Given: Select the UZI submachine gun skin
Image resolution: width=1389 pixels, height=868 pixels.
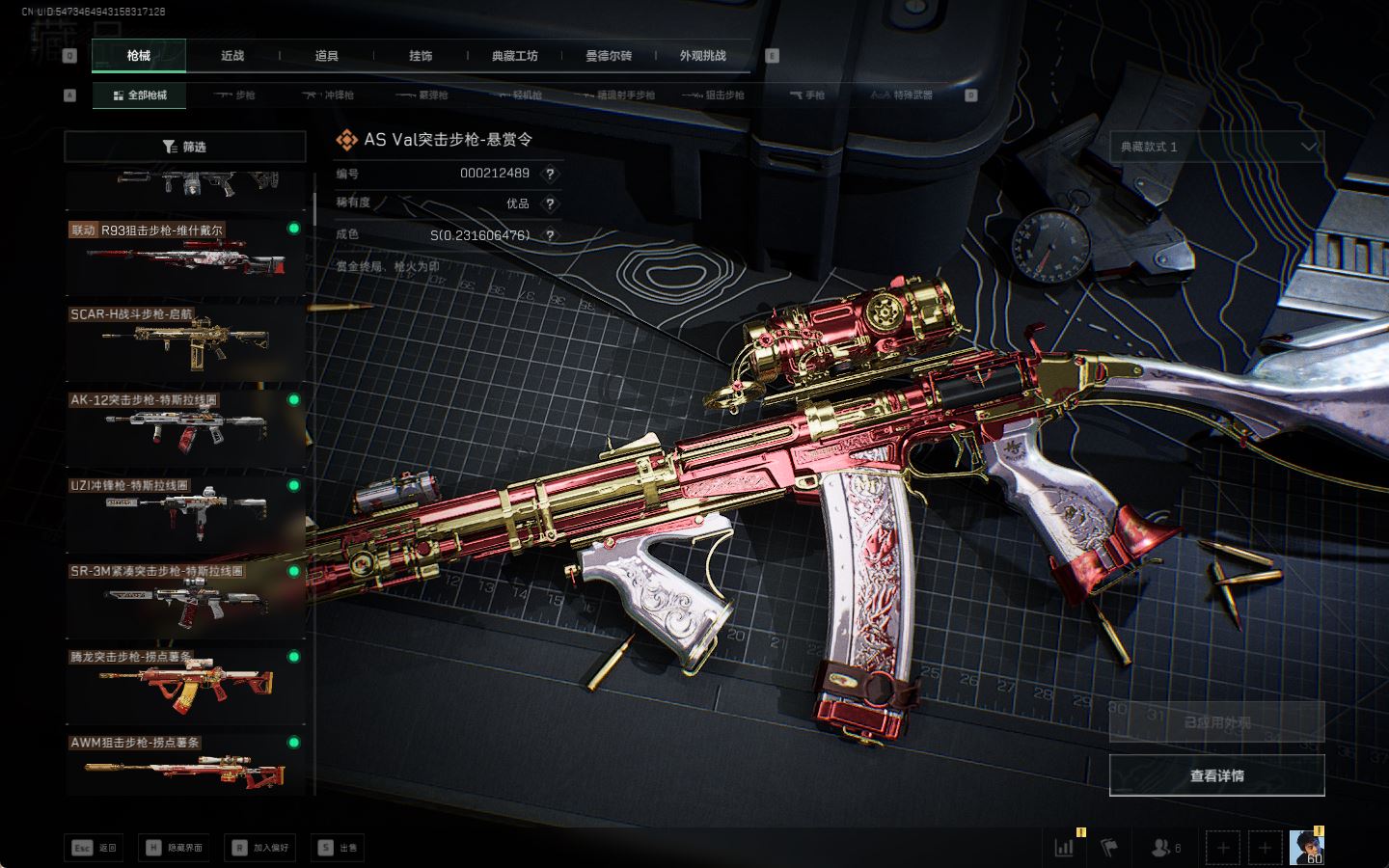Looking at the screenshot, I should [x=184, y=513].
